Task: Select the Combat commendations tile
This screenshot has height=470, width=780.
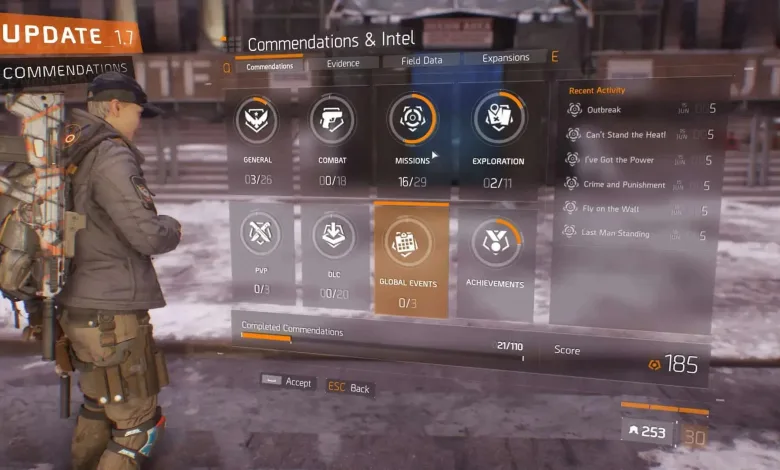Action: pyautogui.click(x=331, y=140)
